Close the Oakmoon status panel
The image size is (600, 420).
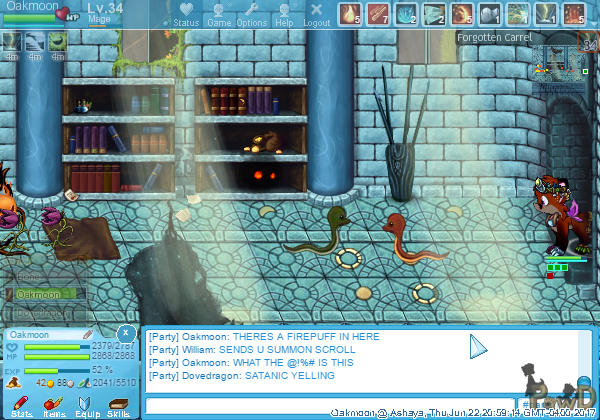[124, 332]
